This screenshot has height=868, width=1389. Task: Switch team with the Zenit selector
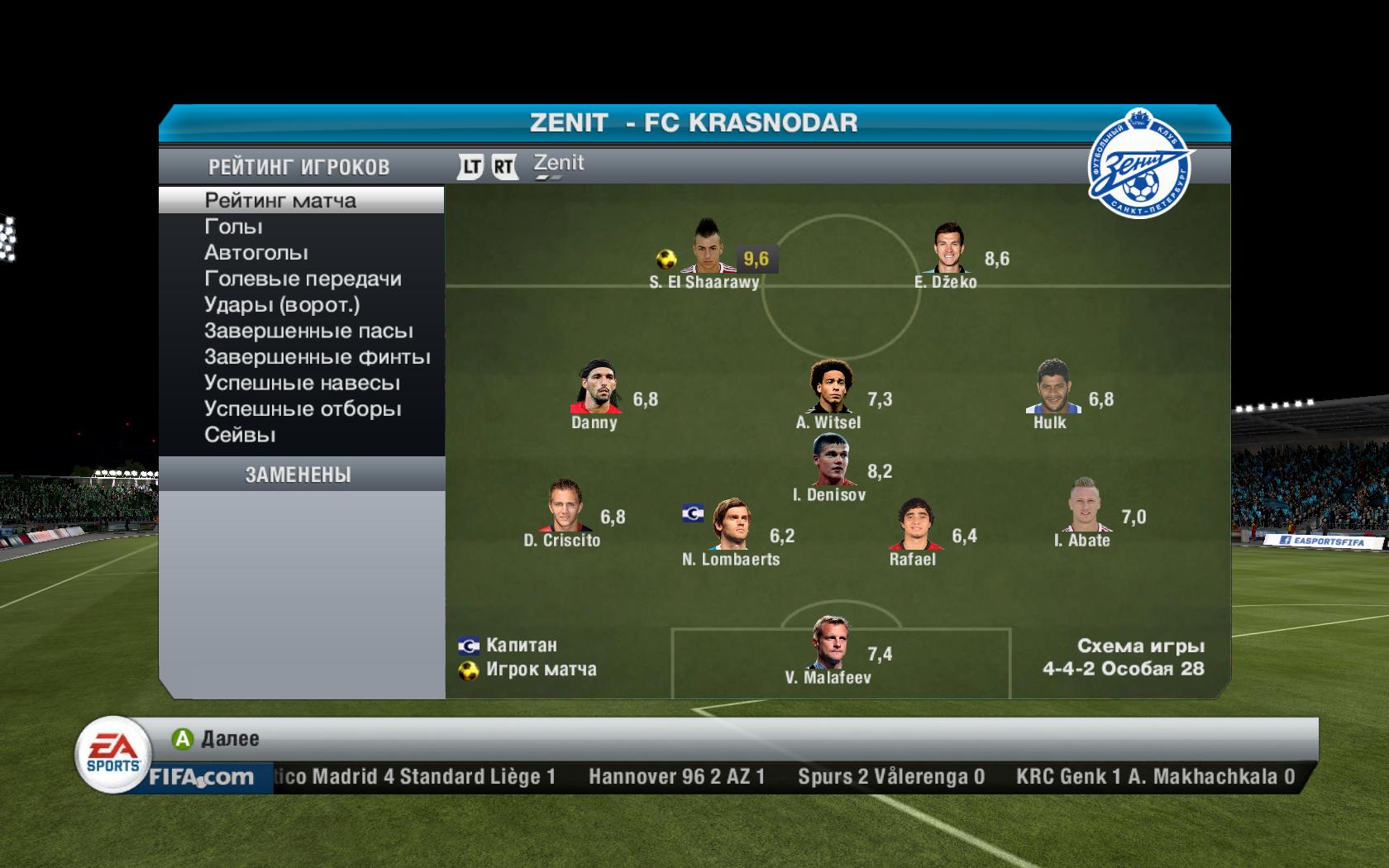(x=558, y=165)
